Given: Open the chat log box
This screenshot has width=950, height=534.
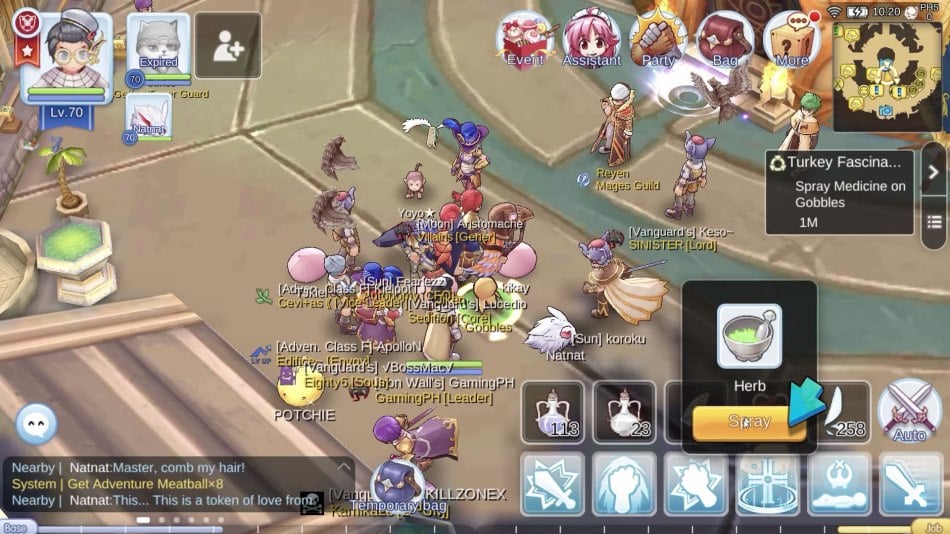Looking at the screenshot, I should pyautogui.click(x=175, y=484).
